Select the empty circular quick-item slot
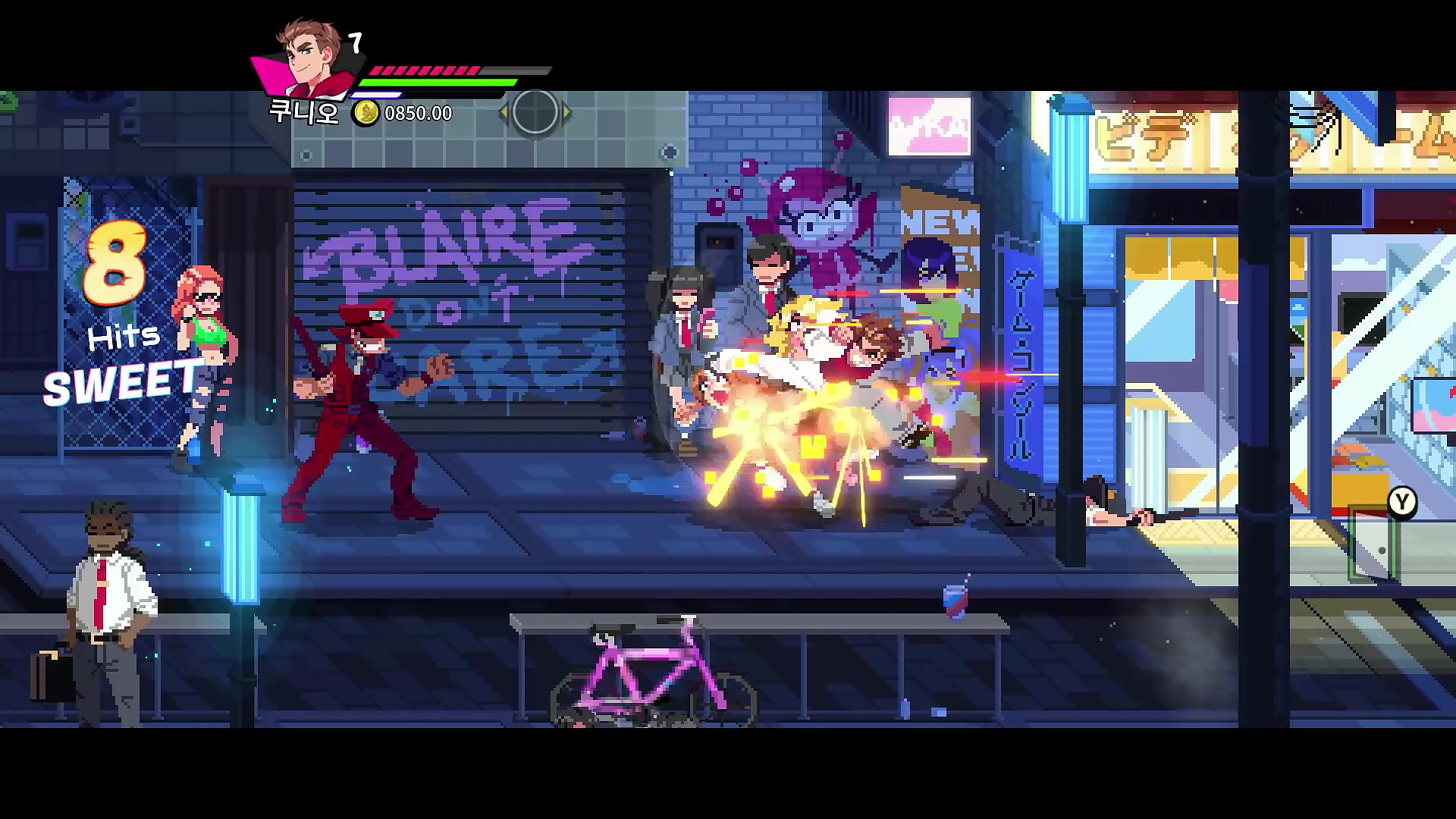The width and height of the screenshot is (1456, 819). coord(535,112)
